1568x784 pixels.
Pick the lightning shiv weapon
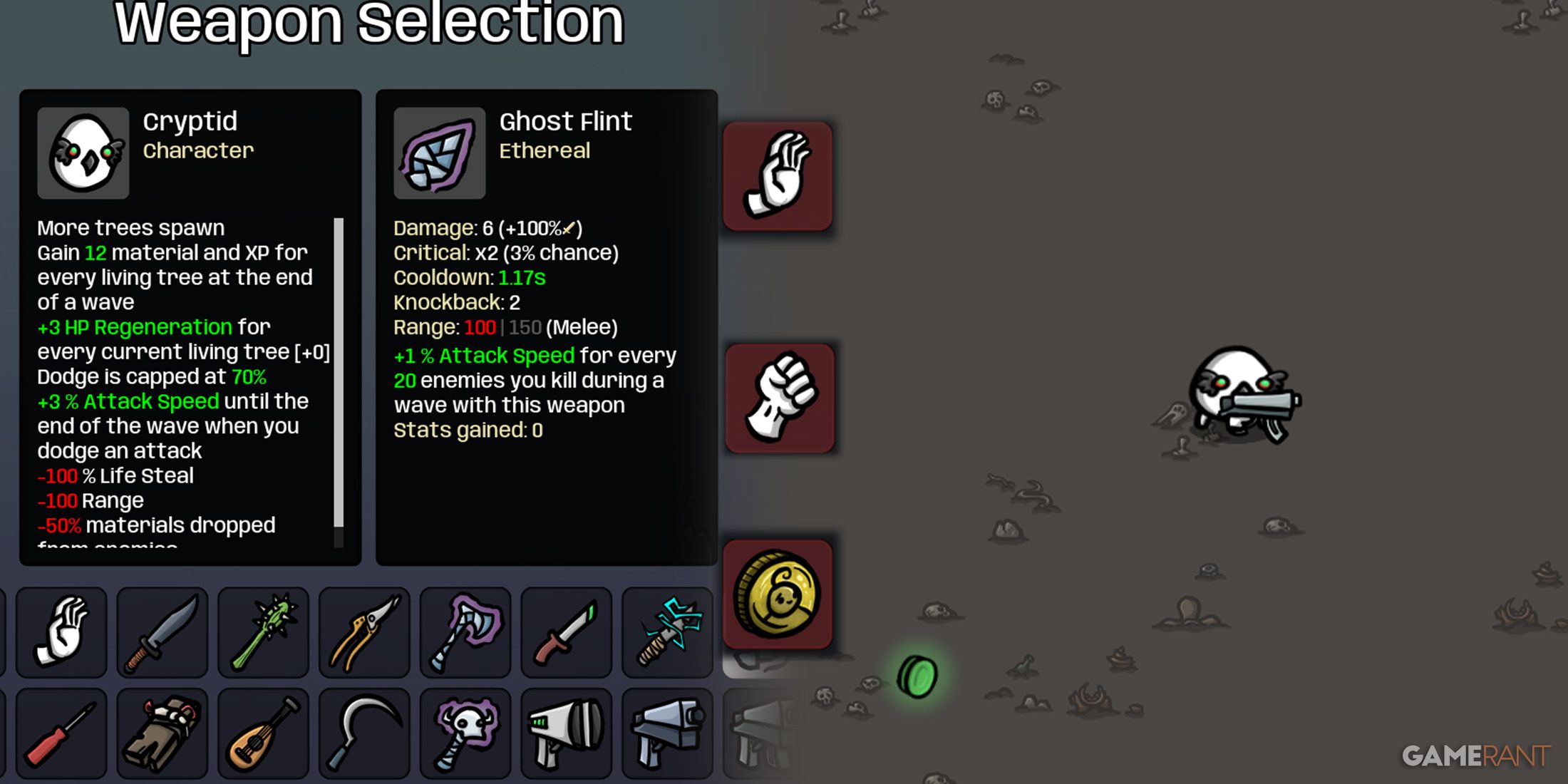coord(668,631)
